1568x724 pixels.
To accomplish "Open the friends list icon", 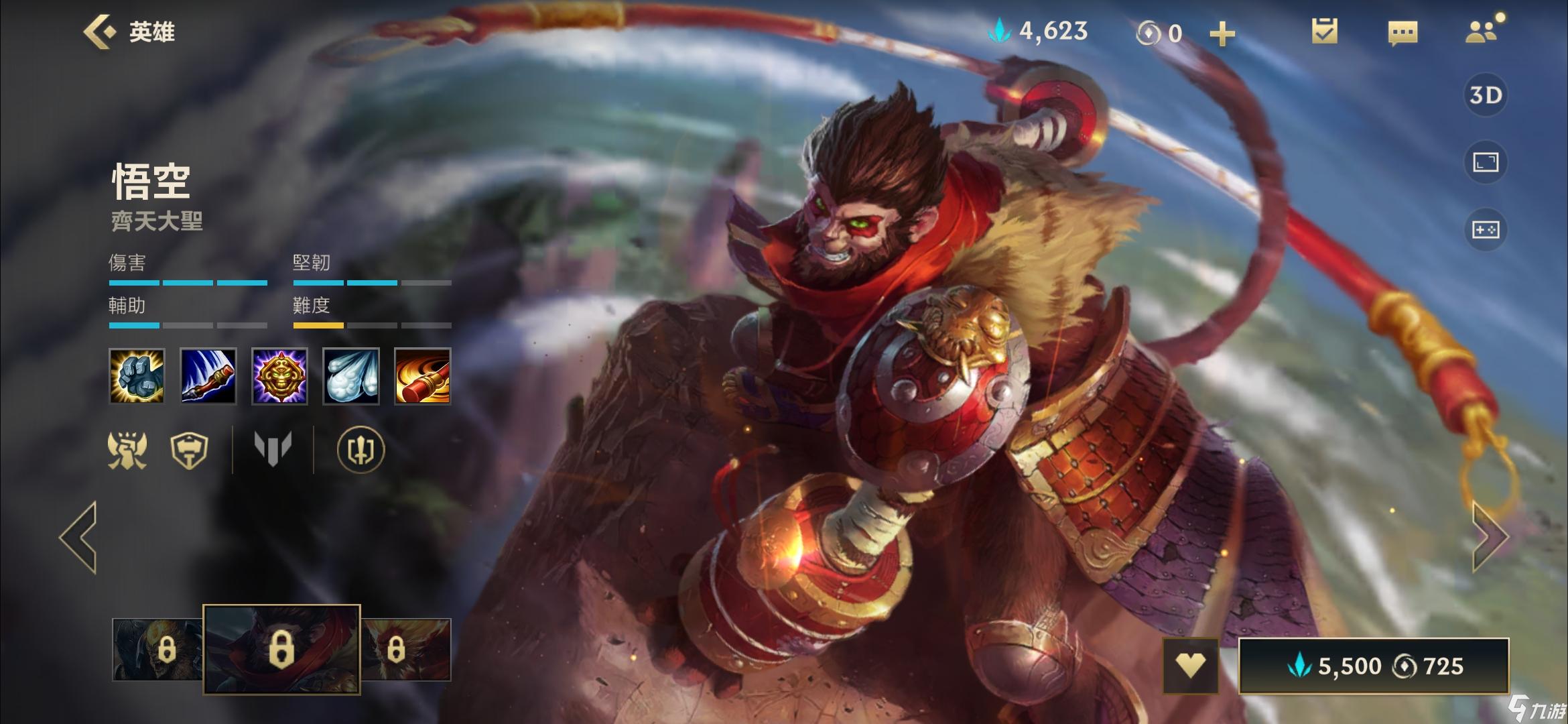I will point(1481,32).
